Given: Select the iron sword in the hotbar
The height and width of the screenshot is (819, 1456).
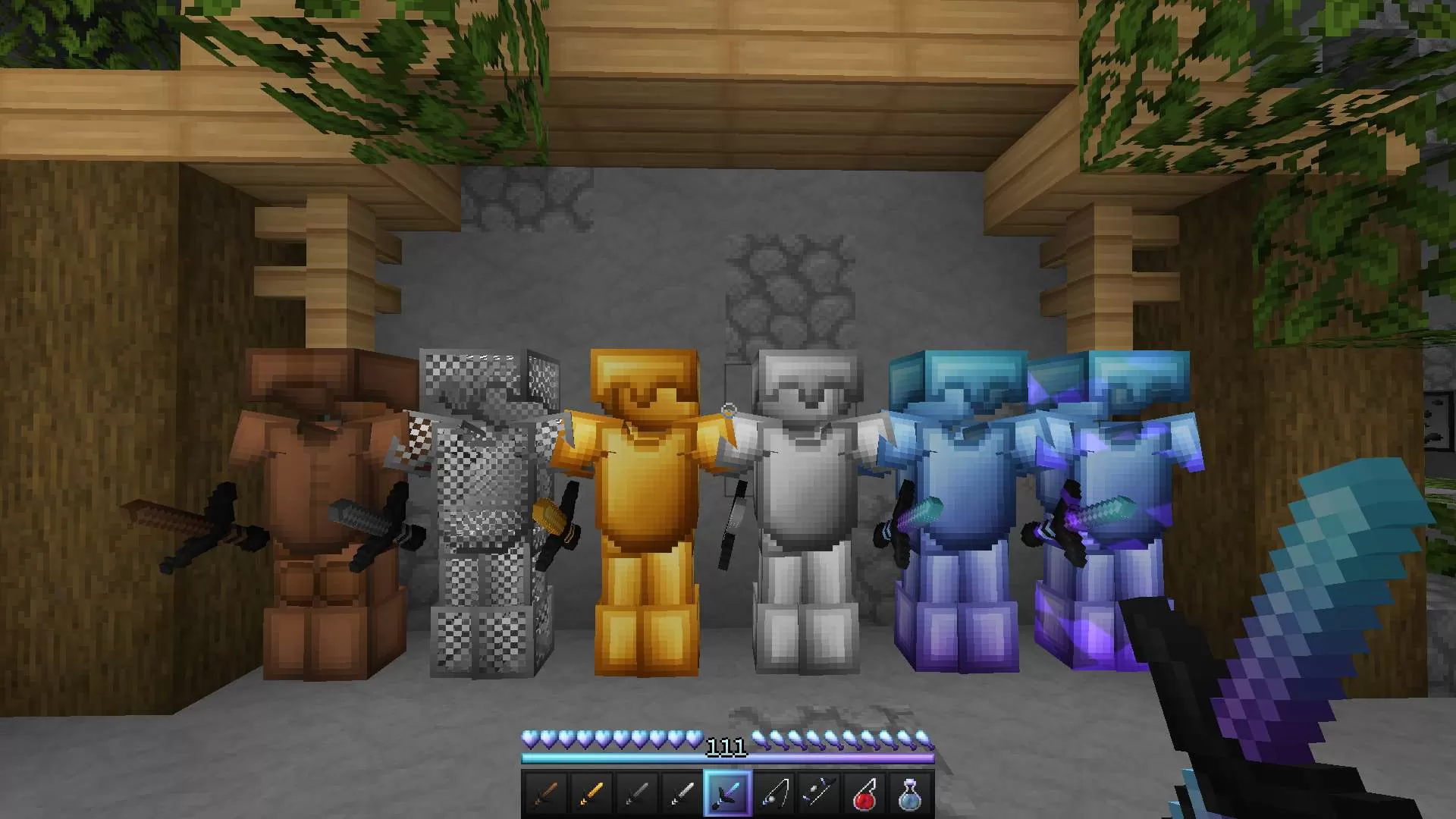Looking at the screenshot, I should [681, 792].
